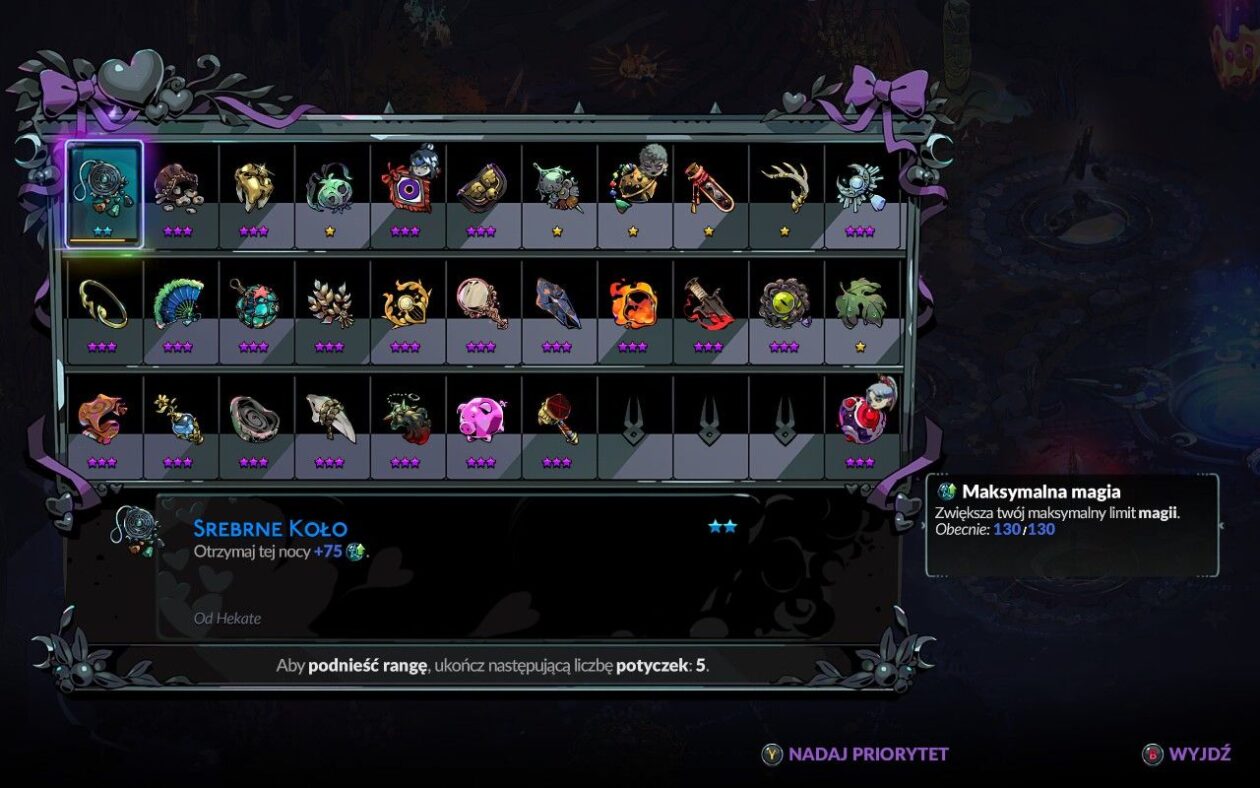Choose the green fig leaf keepsake
The height and width of the screenshot is (788, 1260).
[x=861, y=303]
